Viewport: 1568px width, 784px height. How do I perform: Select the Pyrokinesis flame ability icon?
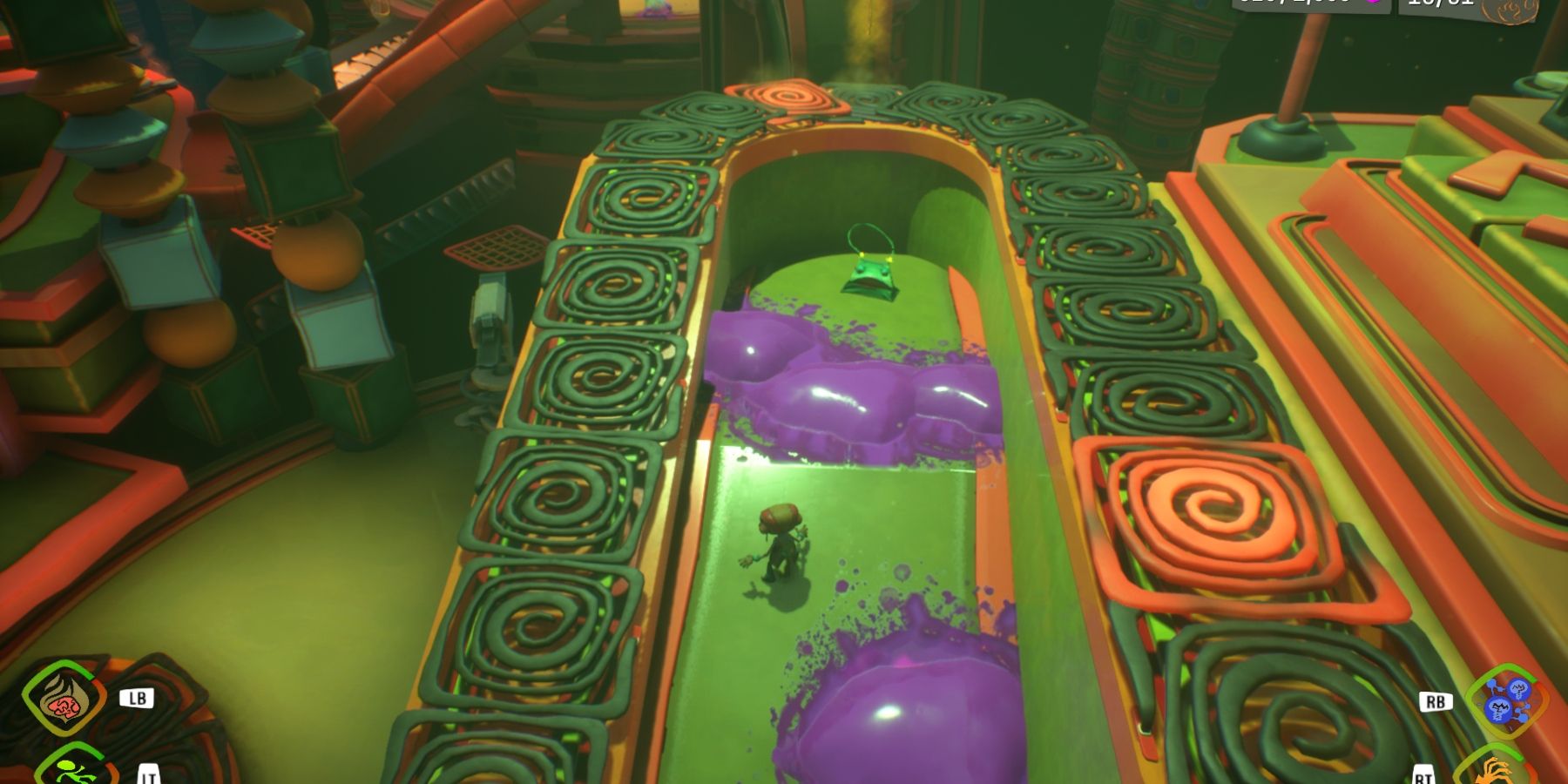[64, 701]
